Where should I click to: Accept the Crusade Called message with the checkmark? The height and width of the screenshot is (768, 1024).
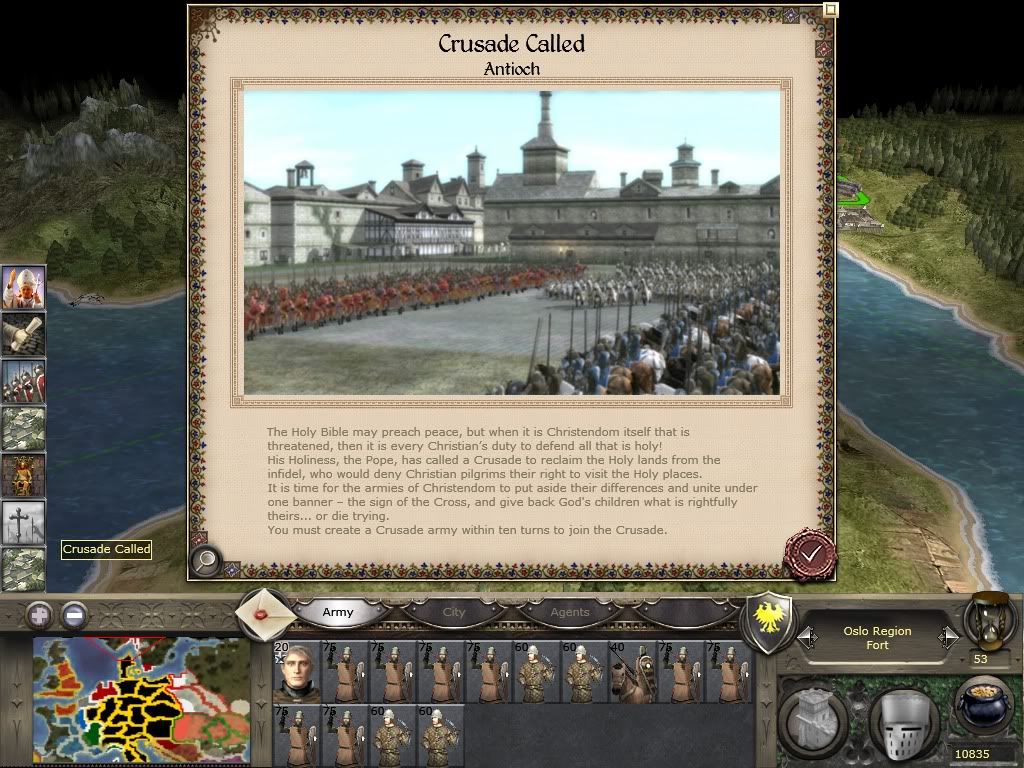tap(809, 553)
